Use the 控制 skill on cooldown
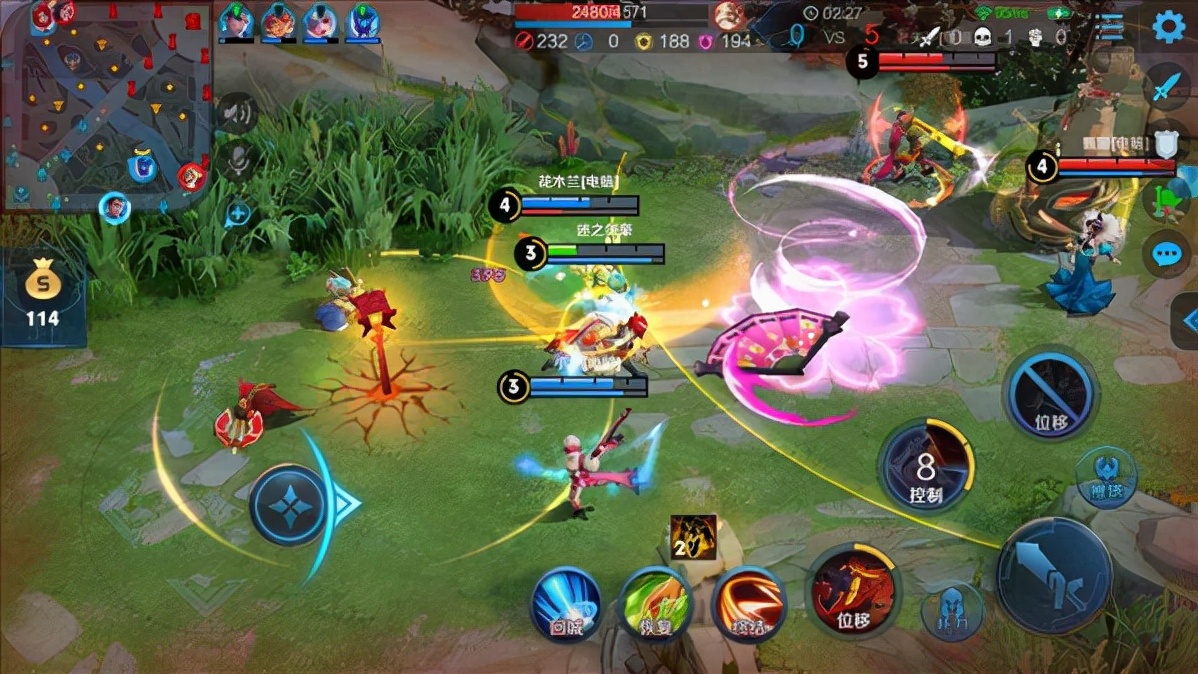The height and width of the screenshot is (674, 1198). (x=926, y=467)
